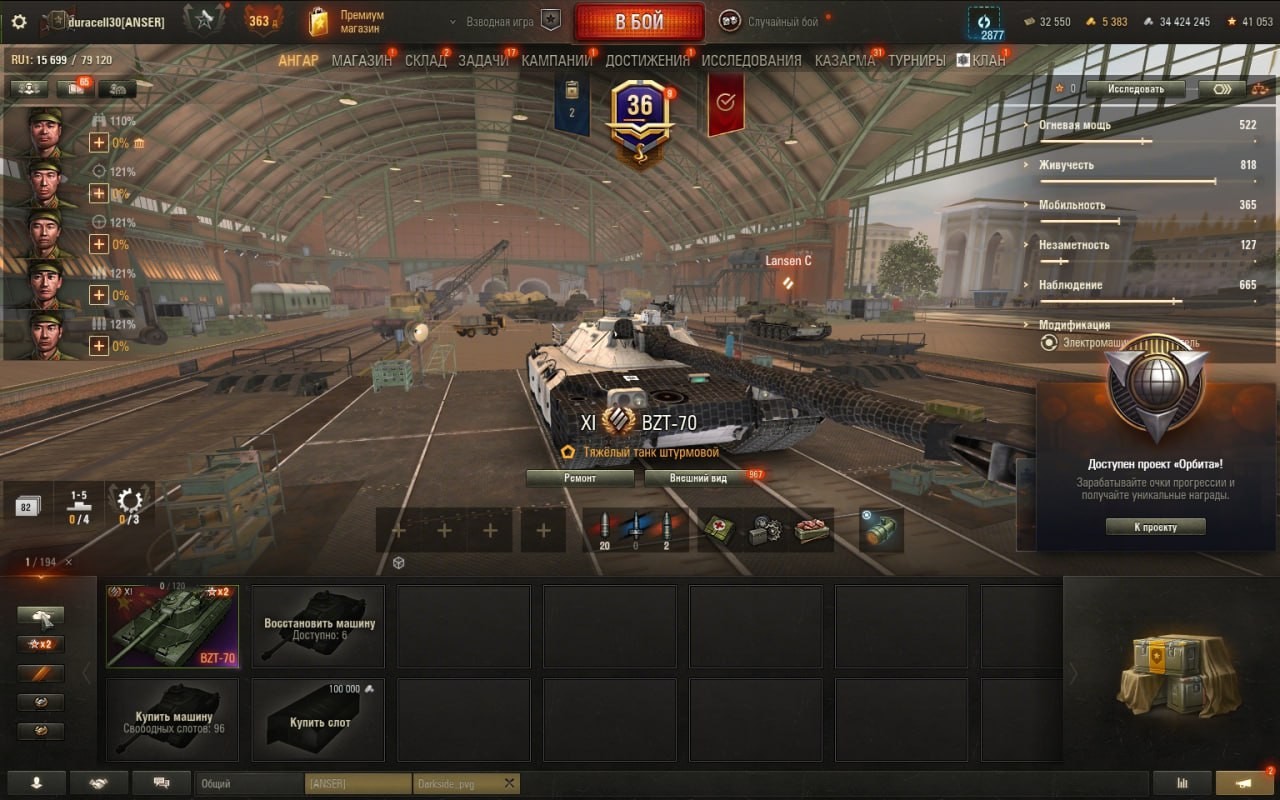The image size is (1280, 800).
Task: Choose the Восстановить машину tile
Action: [318, 626]
